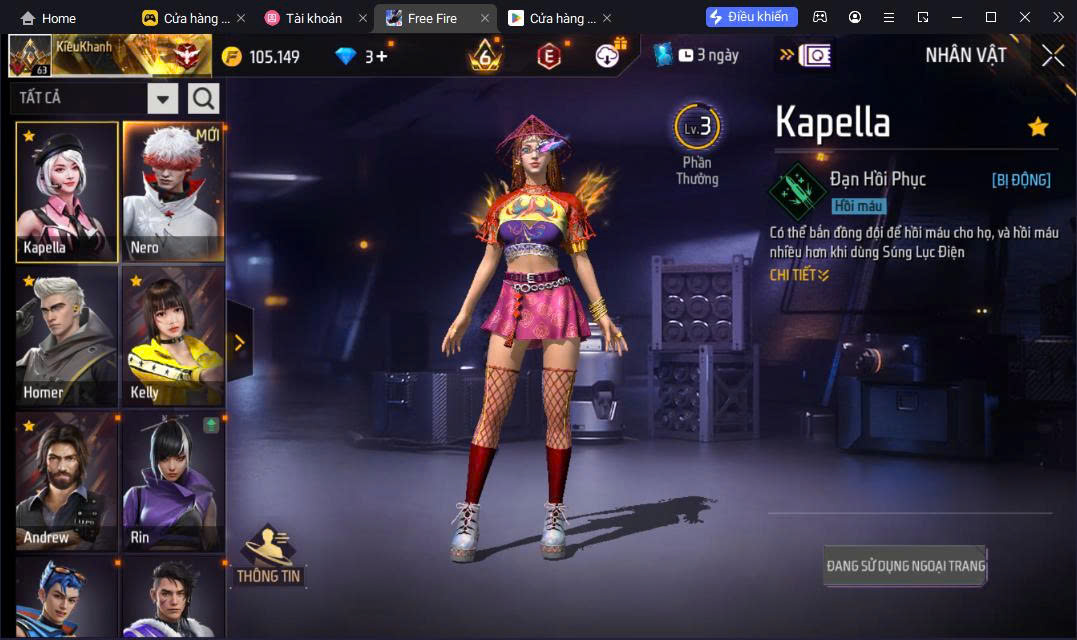This screenshot has width=1077, height=640.
Task: Select the Kapella character card
Action: (x=67, y=192)
